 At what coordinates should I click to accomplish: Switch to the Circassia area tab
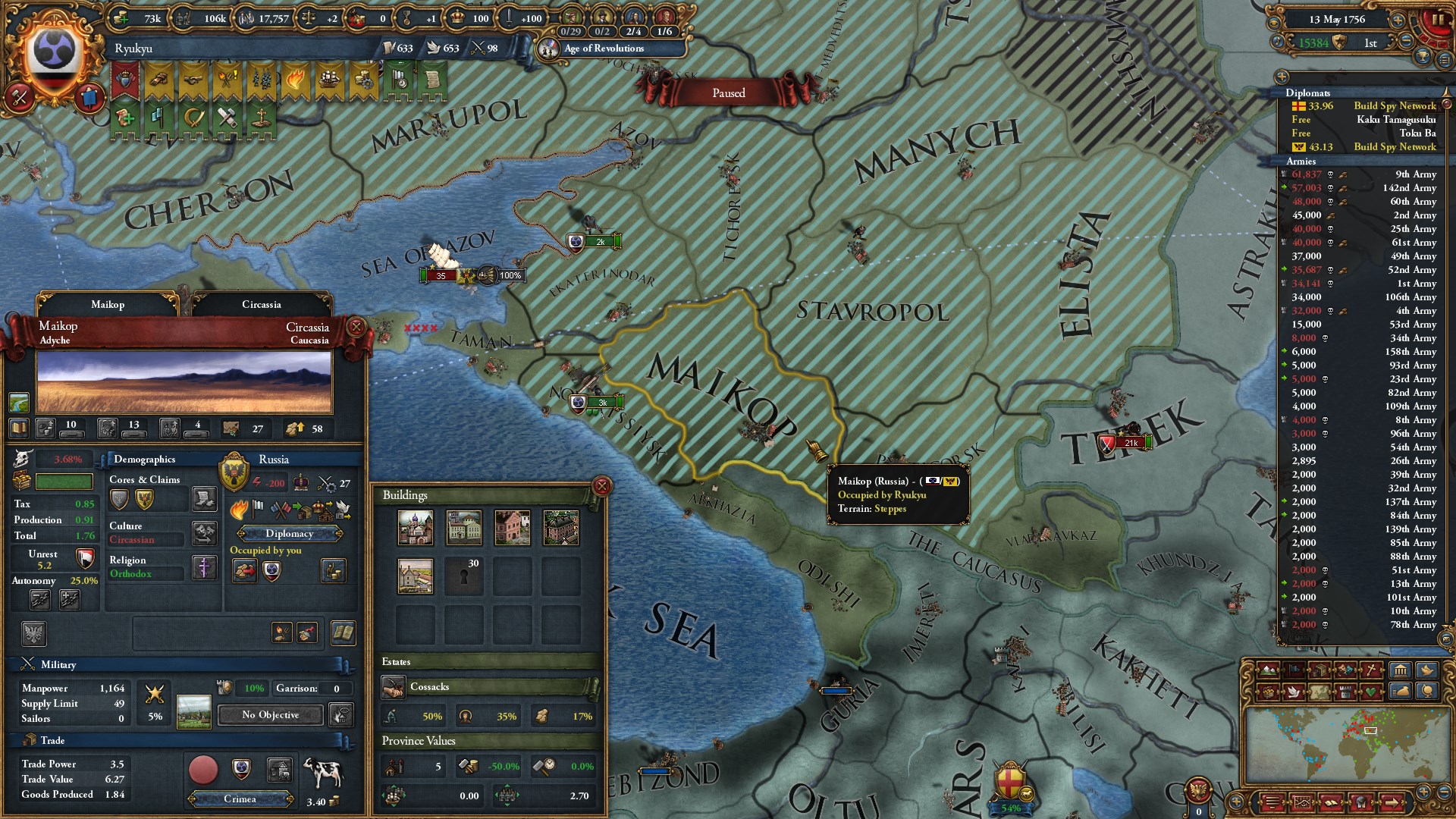click(x=262, y=304)
